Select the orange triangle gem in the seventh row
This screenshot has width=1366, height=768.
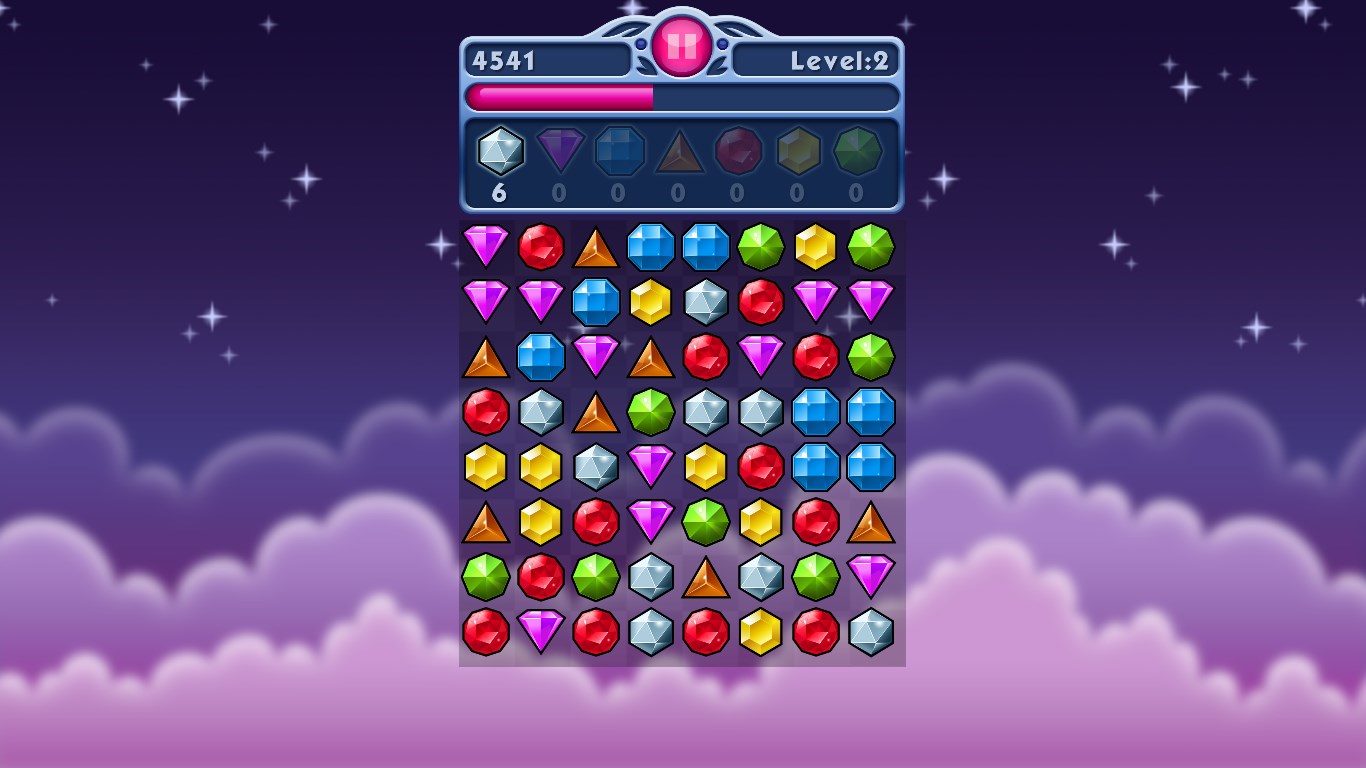pyautogui.click(x=707, y=577)
